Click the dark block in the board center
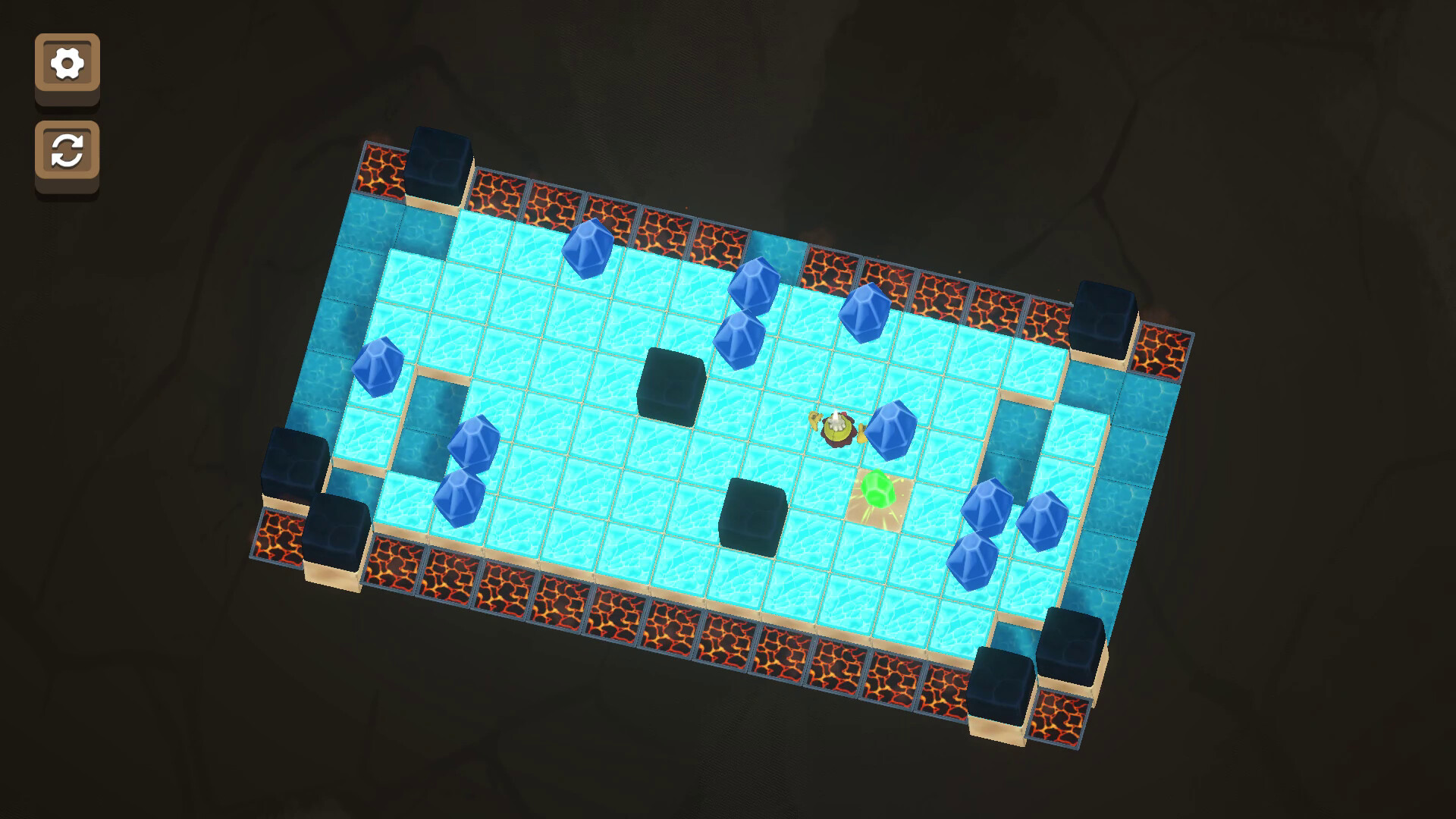1456x819 pixels. click(x=671, y=387)
